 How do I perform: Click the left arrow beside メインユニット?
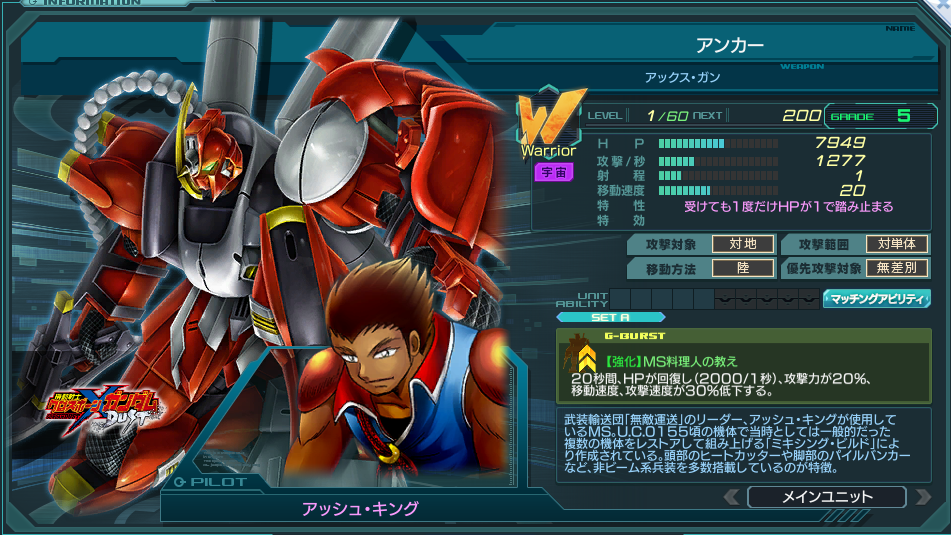coord(733,497)
